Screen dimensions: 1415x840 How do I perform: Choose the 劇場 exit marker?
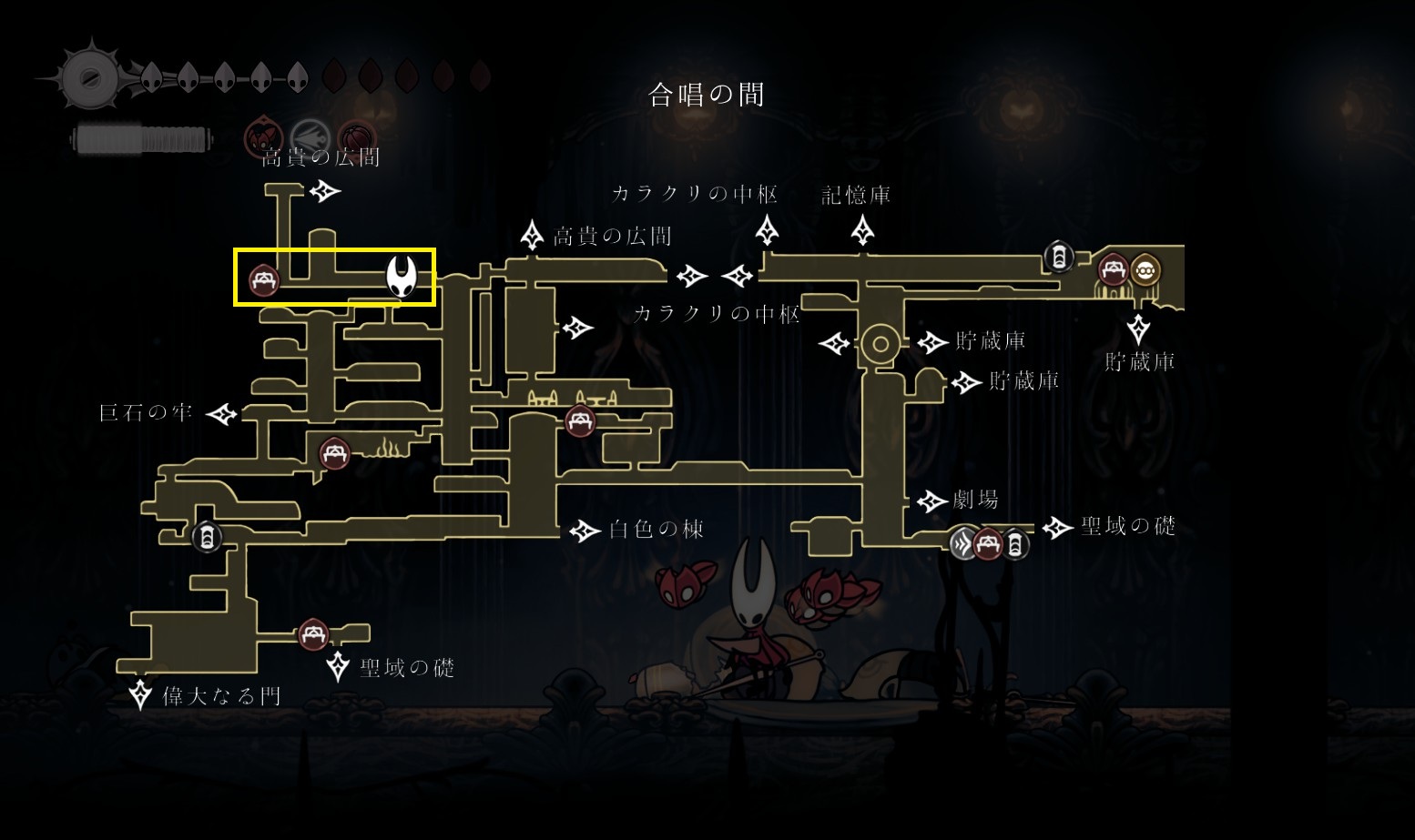tap(931, 501)
